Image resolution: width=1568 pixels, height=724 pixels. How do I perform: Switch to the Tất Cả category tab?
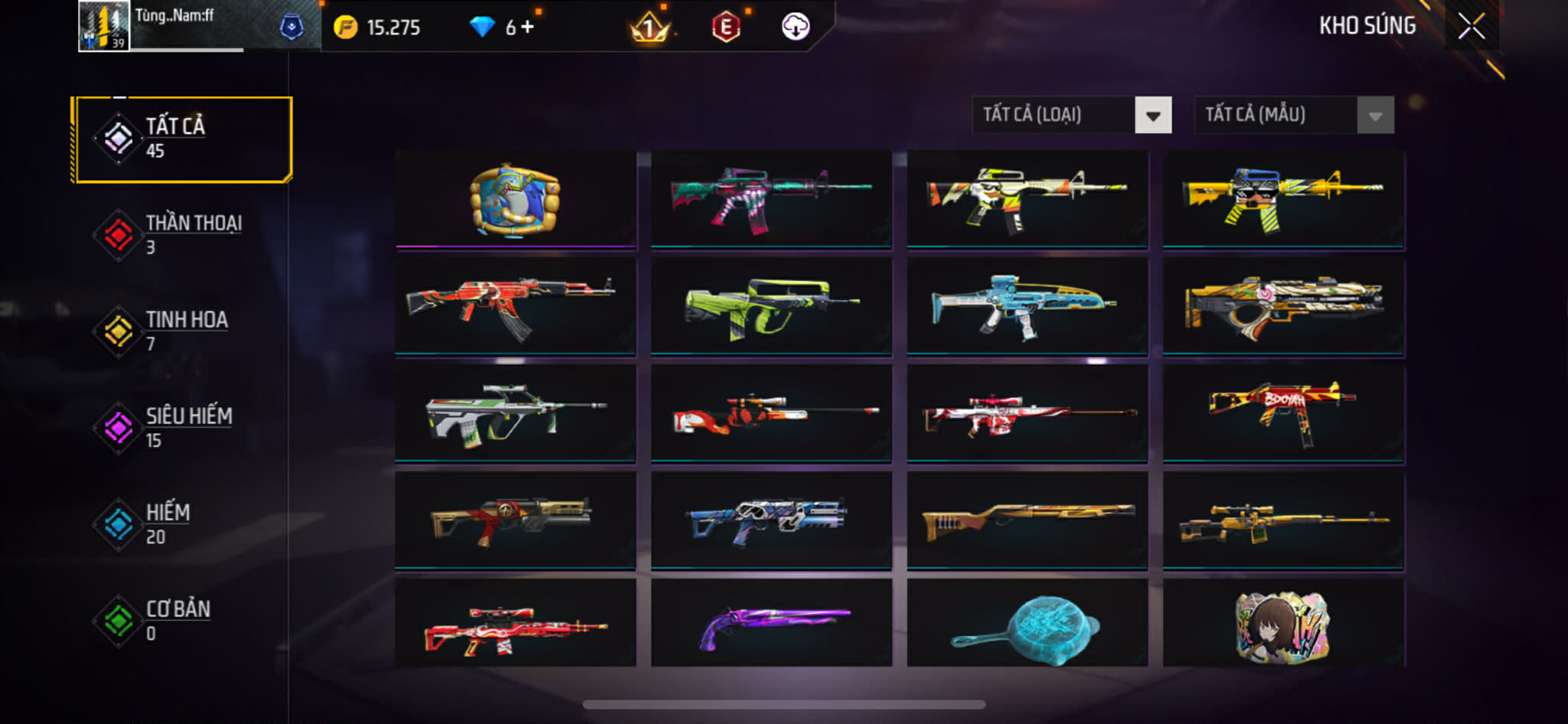pyautogui.click(x=182, y=139)
